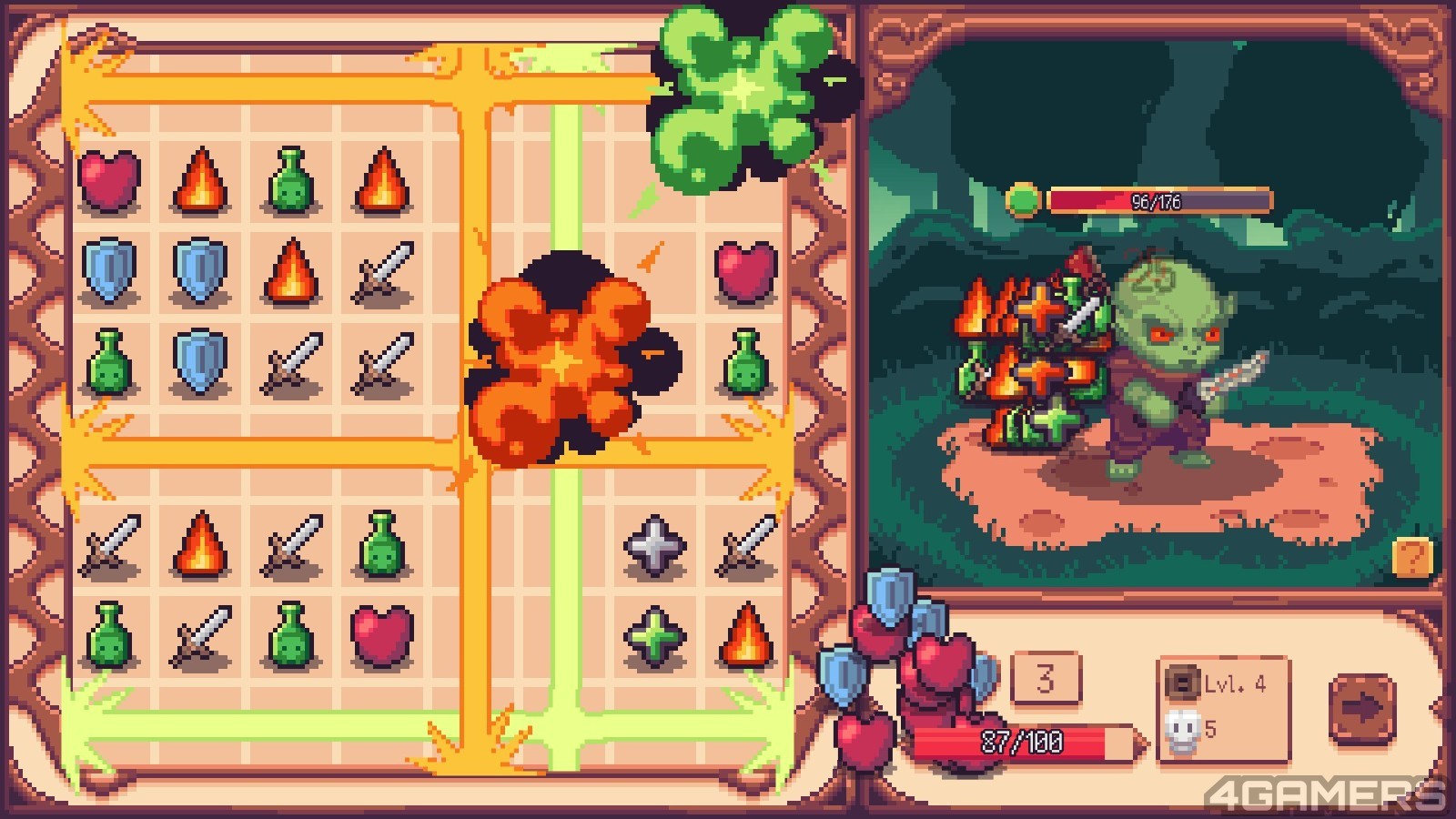Select the sword tile beside the silver plus

[x=746, y=546]
